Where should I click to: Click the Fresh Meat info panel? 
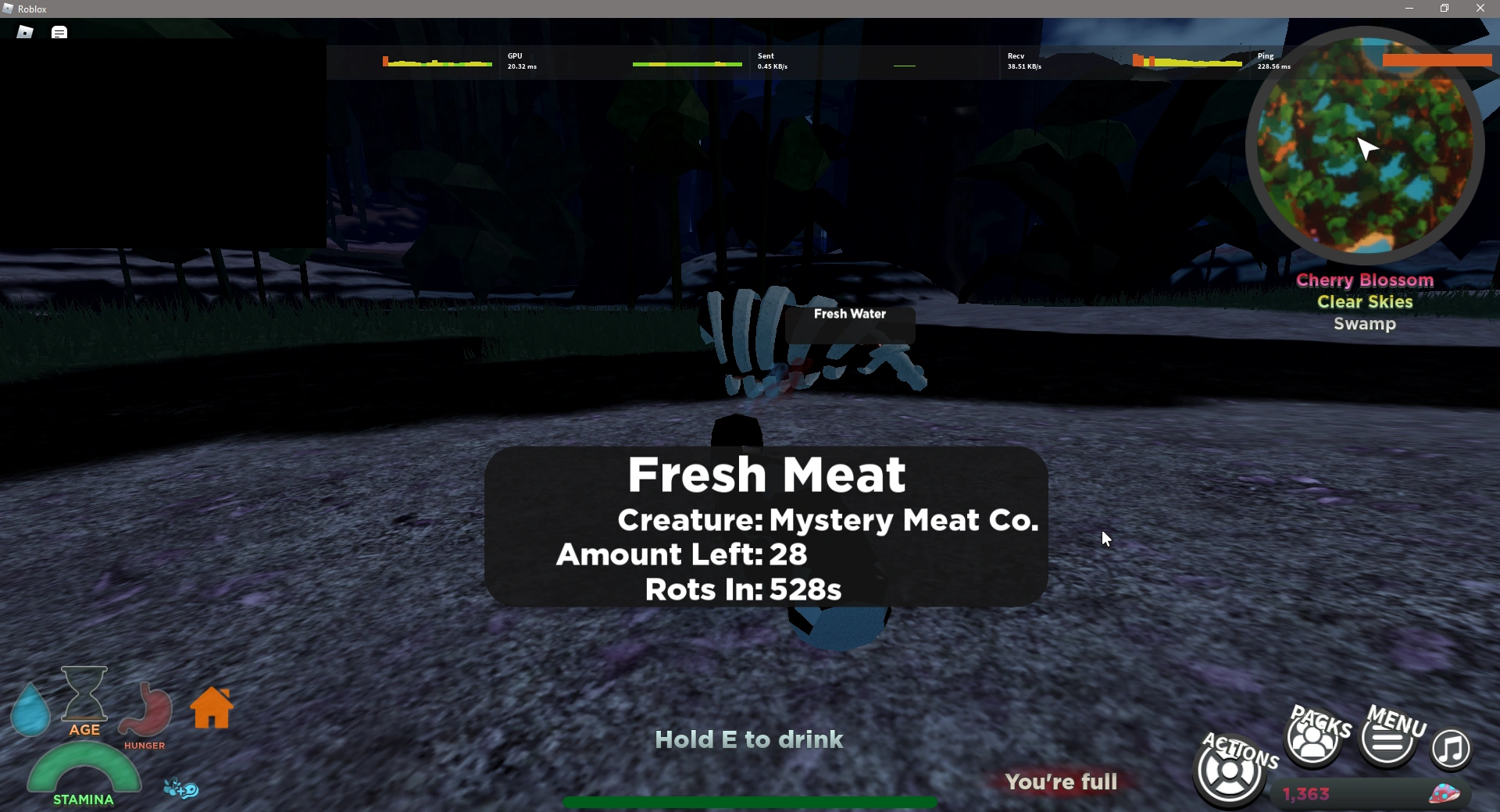pos(767,529)
